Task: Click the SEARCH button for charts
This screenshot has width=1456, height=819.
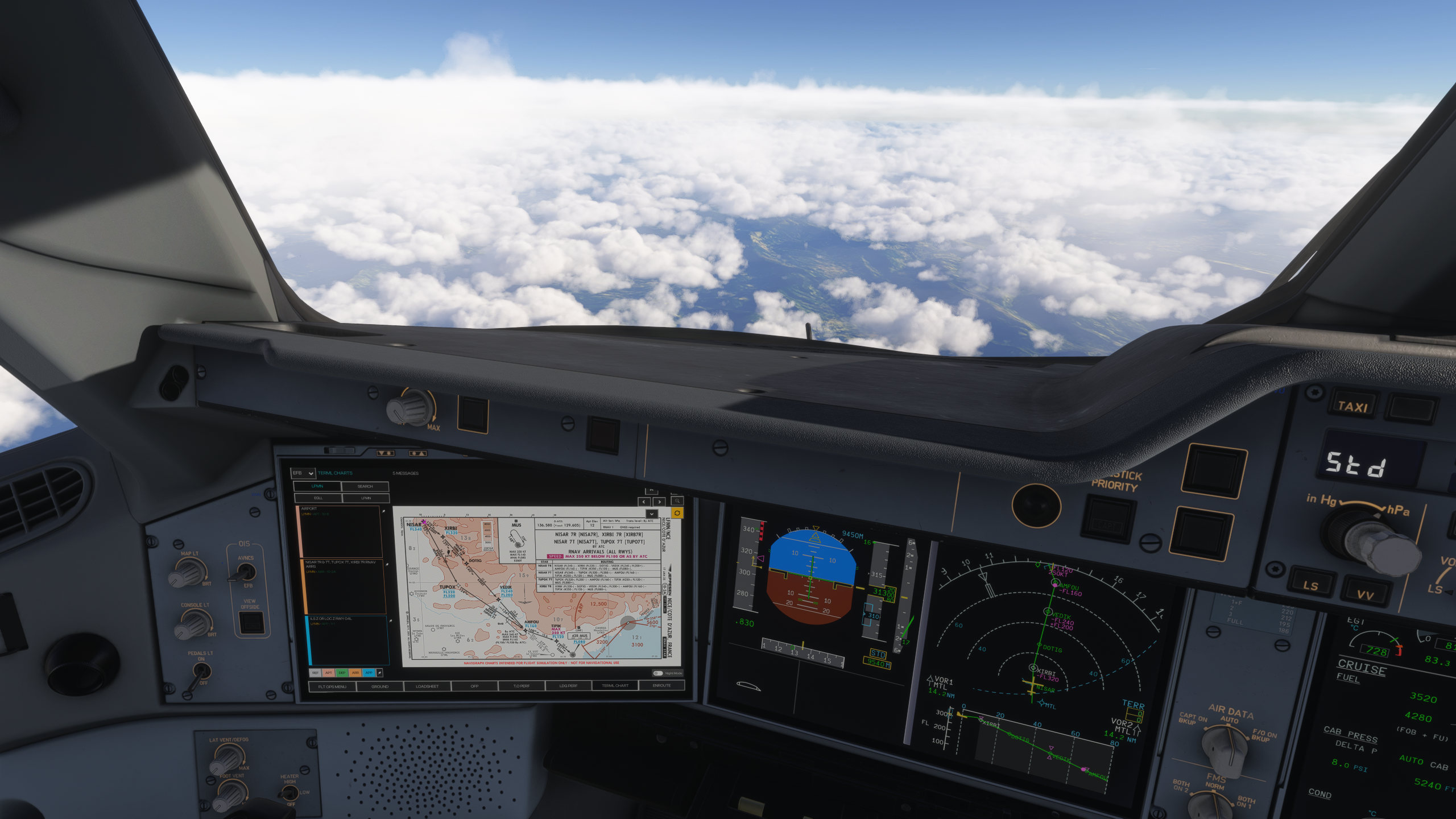Action: click(365, 486)
